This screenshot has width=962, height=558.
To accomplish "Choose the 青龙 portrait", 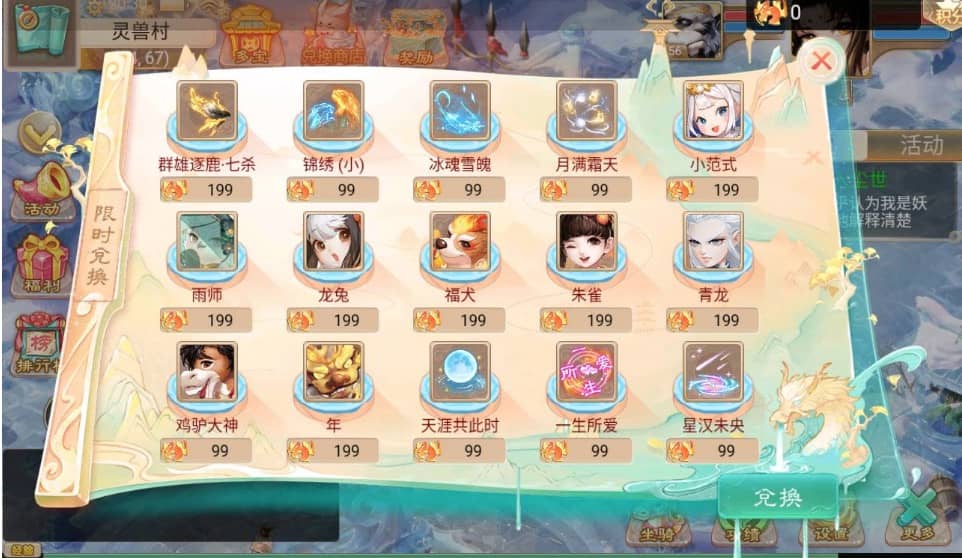I will coord(713,241).
